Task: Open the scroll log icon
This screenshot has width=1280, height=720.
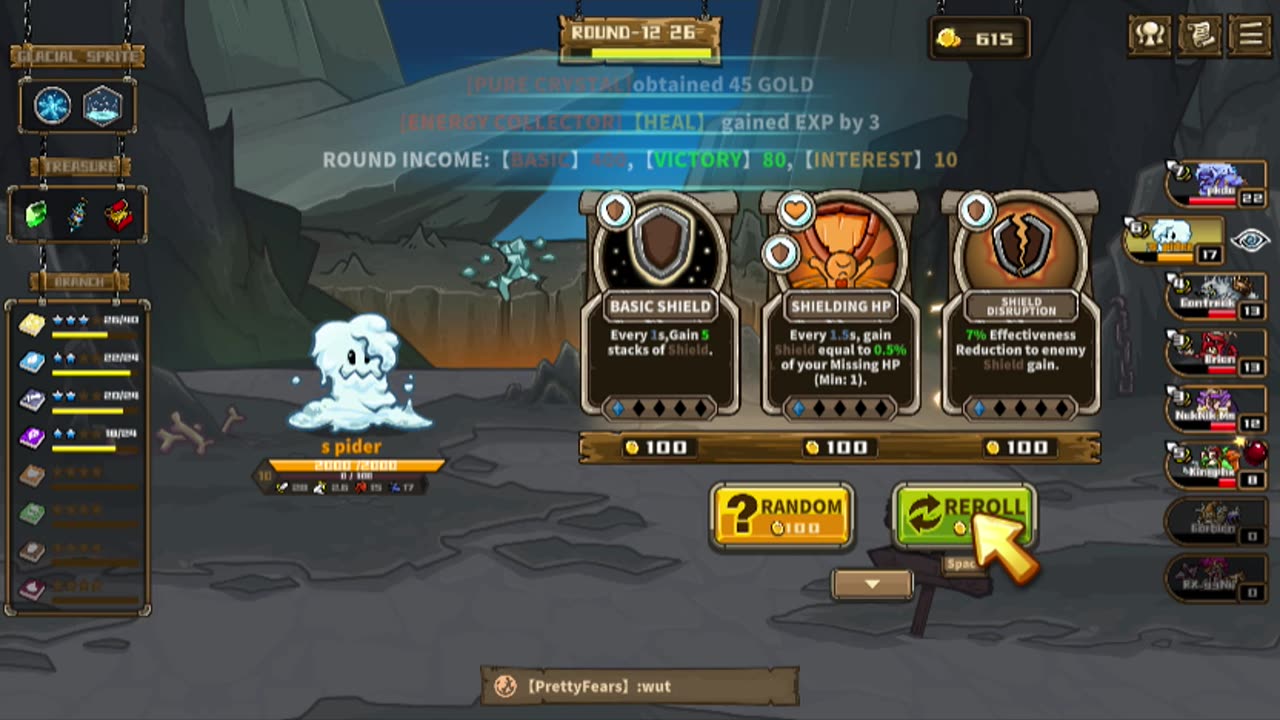Action: [1200, 36]
